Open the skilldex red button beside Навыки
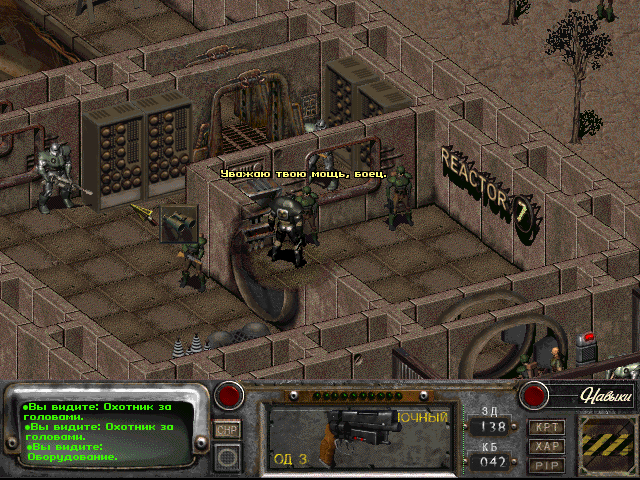This screenshot has height=480, width=640. point(534,393)
